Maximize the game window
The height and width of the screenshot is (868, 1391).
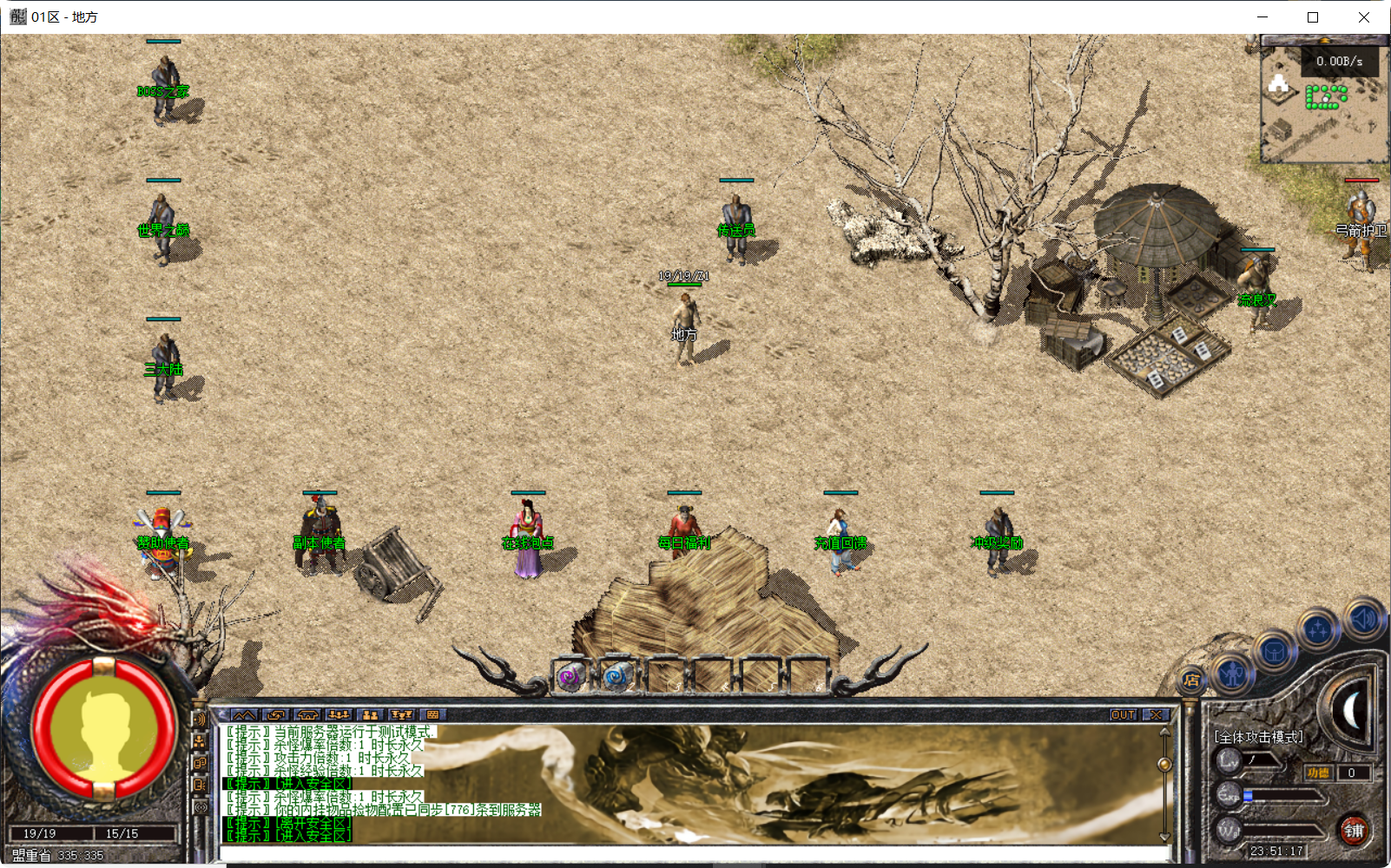click(1313, 17)
